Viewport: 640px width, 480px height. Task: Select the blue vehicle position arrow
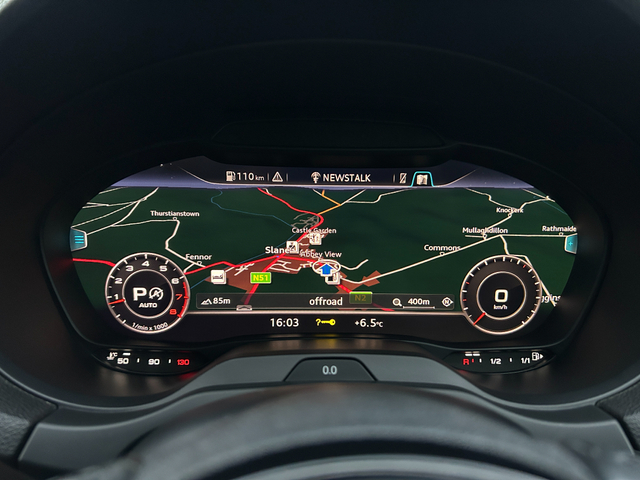pyautogui.click(x=325, y=270)
